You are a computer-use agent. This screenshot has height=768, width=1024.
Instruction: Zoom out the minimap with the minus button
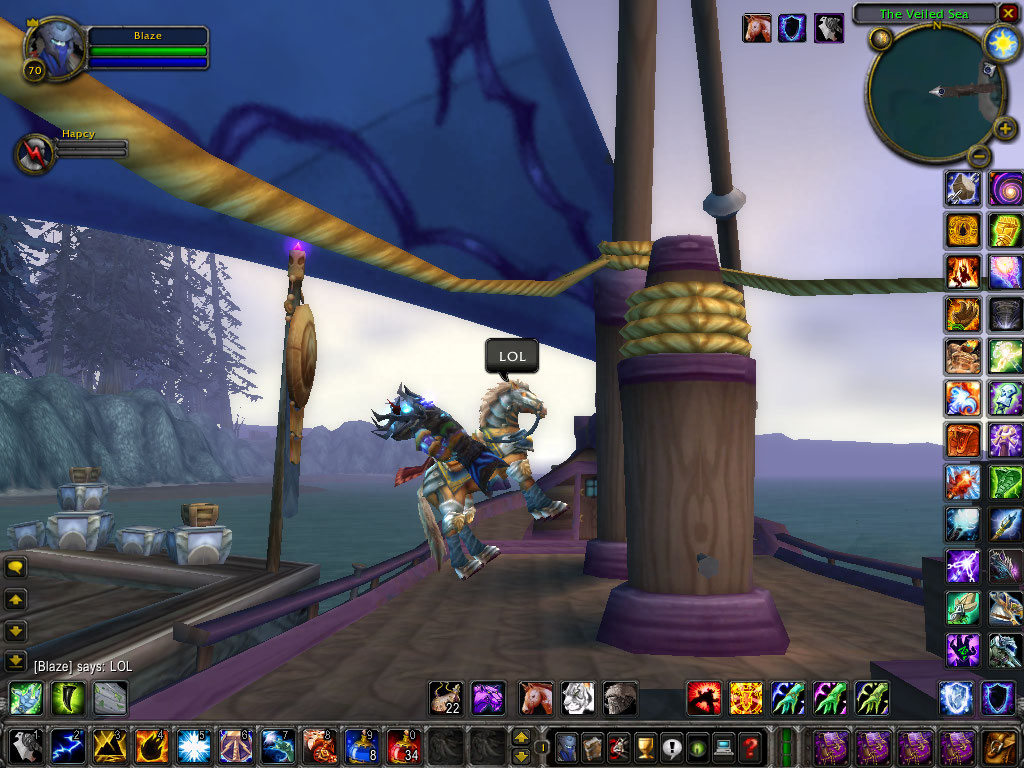click(979, 155)
